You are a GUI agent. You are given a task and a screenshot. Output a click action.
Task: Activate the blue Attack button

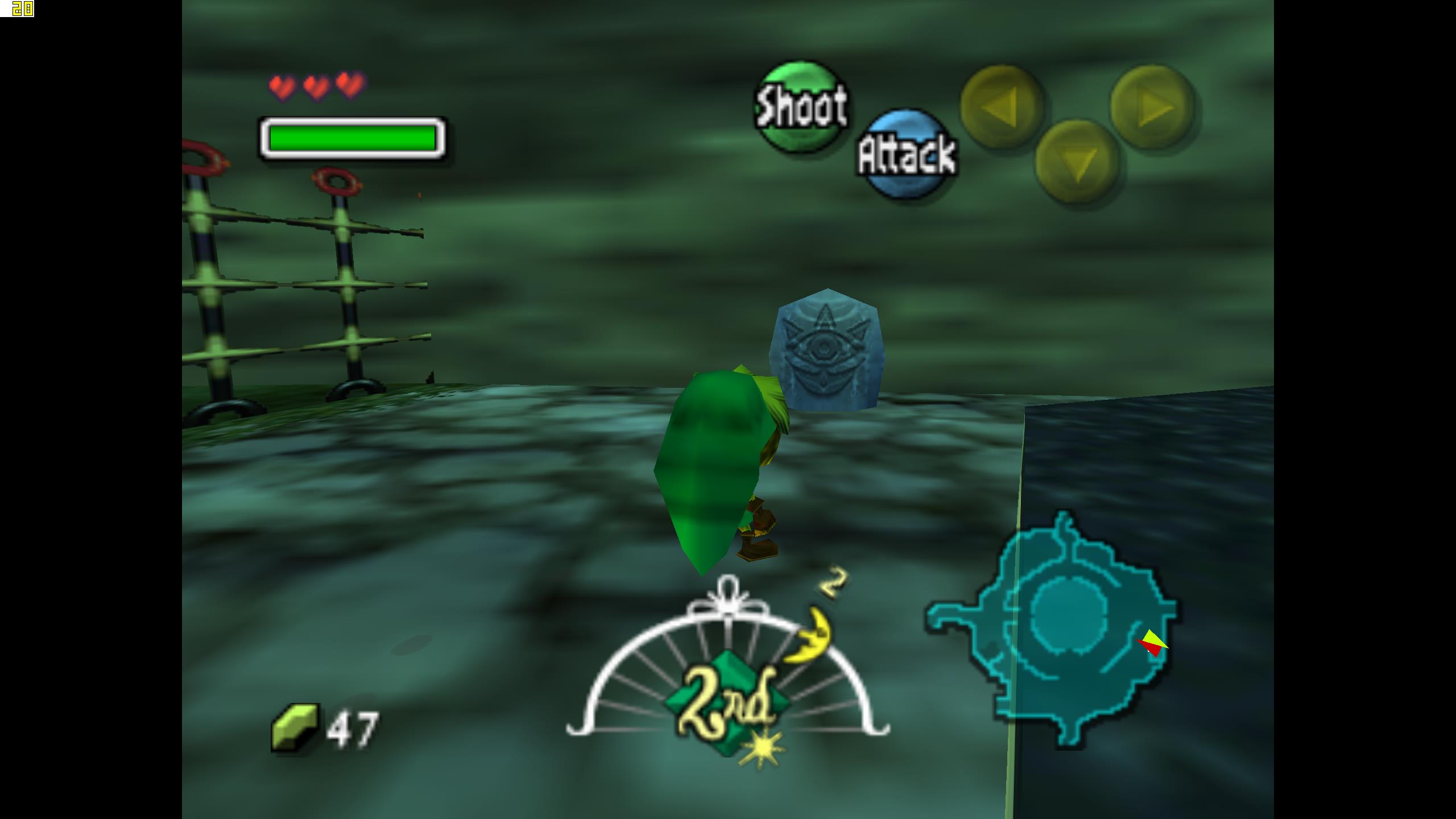907,154
